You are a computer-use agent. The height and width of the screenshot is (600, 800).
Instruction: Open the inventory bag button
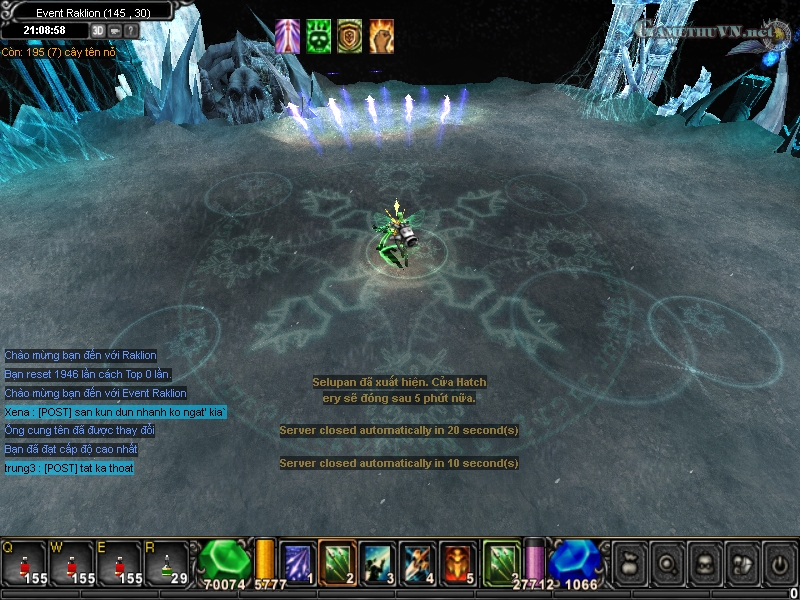coord(629,563)
